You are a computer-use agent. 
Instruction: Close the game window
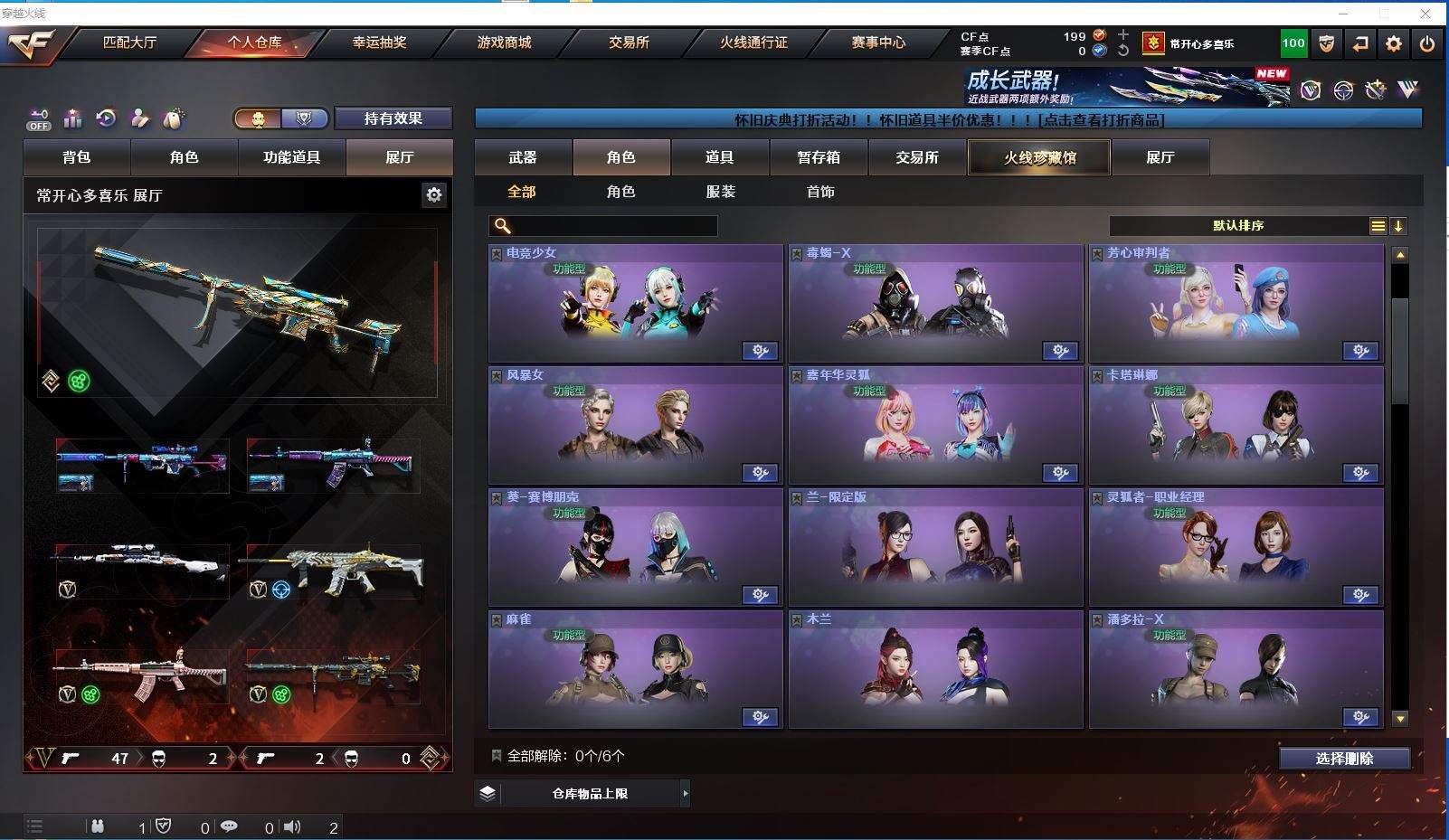(x=1425, y=13)
